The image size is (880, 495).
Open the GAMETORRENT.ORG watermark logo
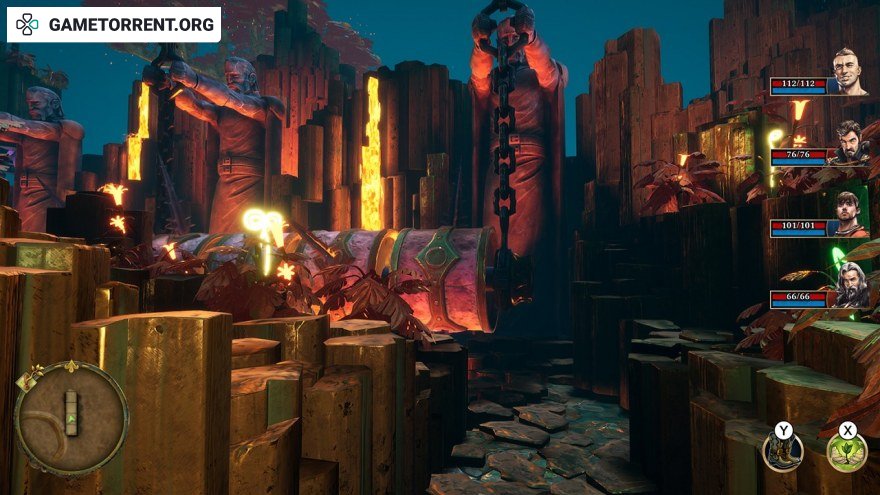click(115, 24)
